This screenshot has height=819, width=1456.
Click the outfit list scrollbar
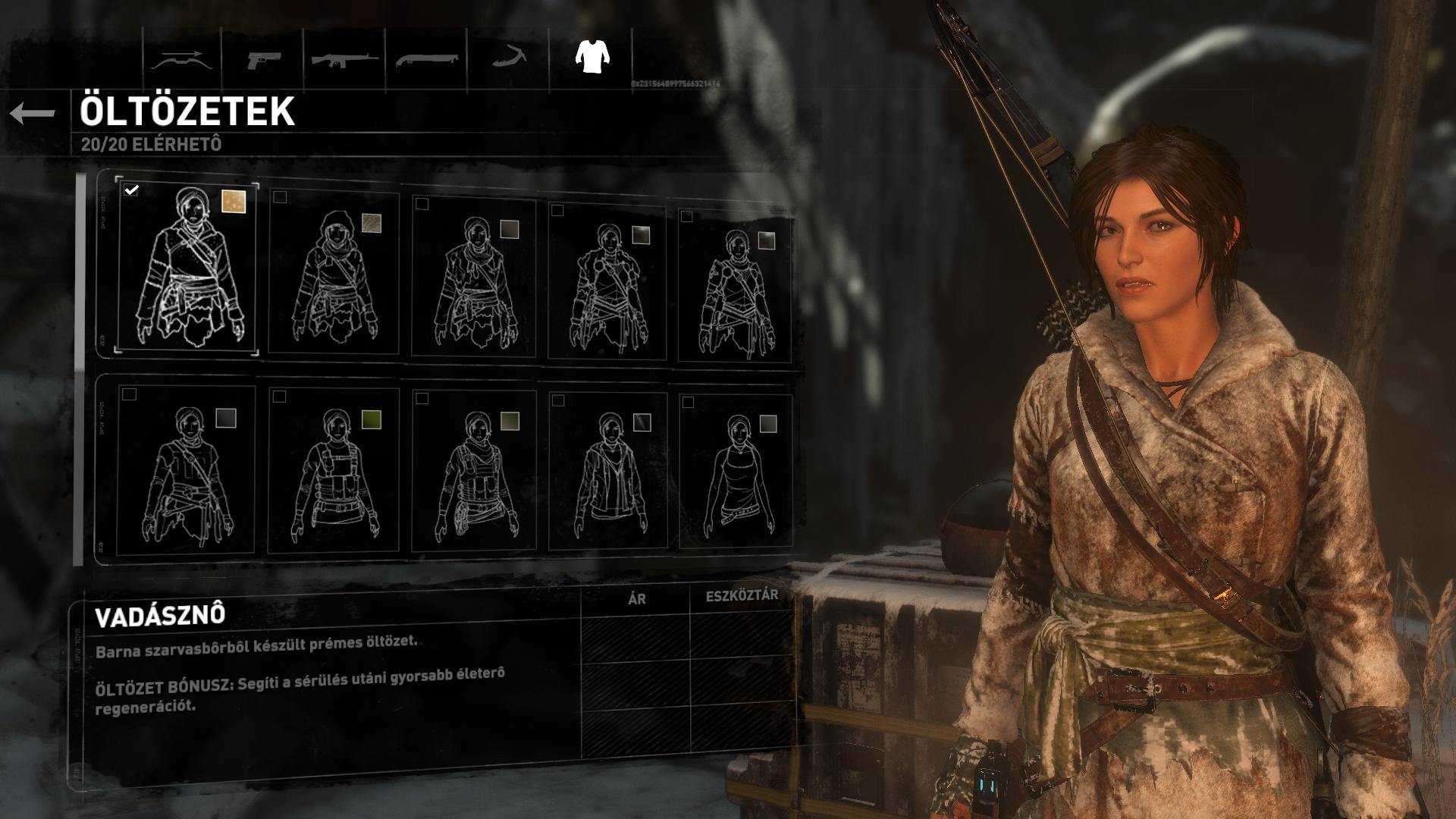(78, 369)
